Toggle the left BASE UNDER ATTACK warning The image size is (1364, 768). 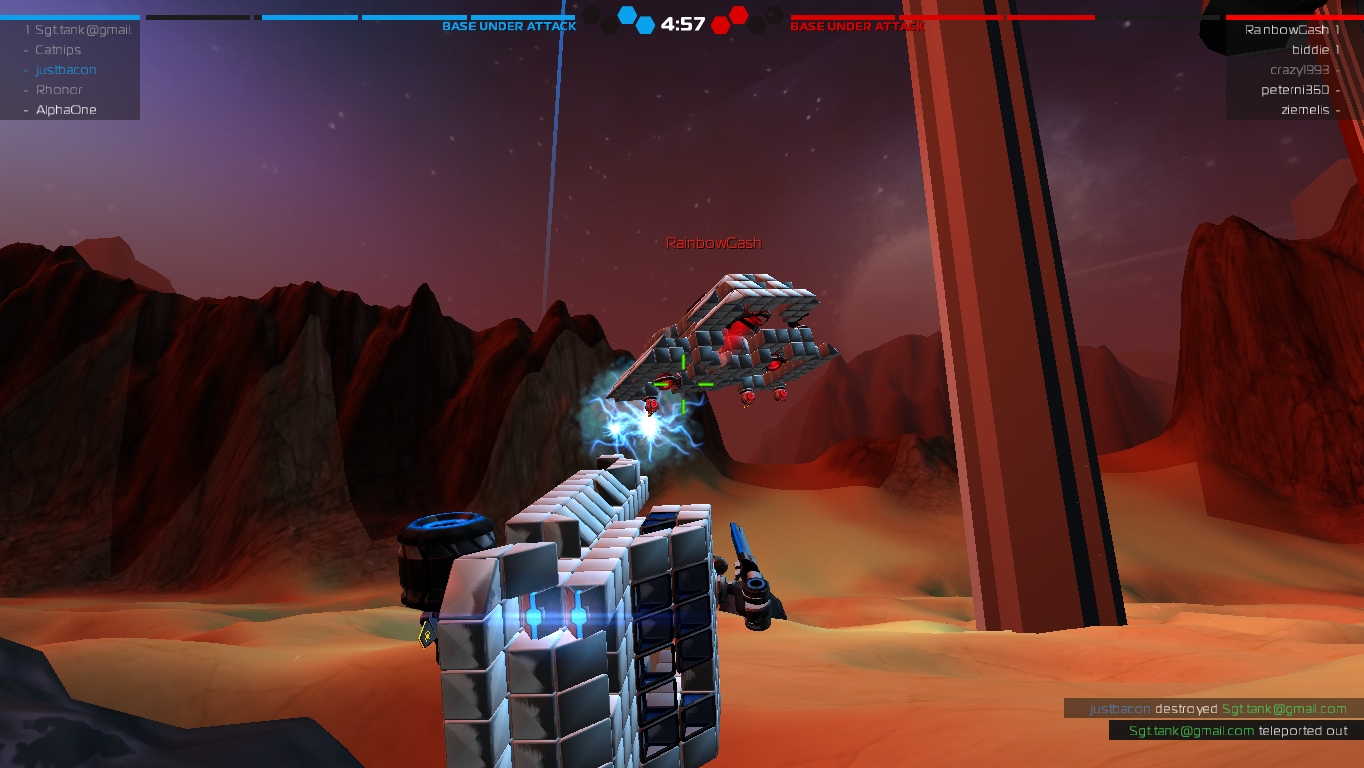[509, 25]
